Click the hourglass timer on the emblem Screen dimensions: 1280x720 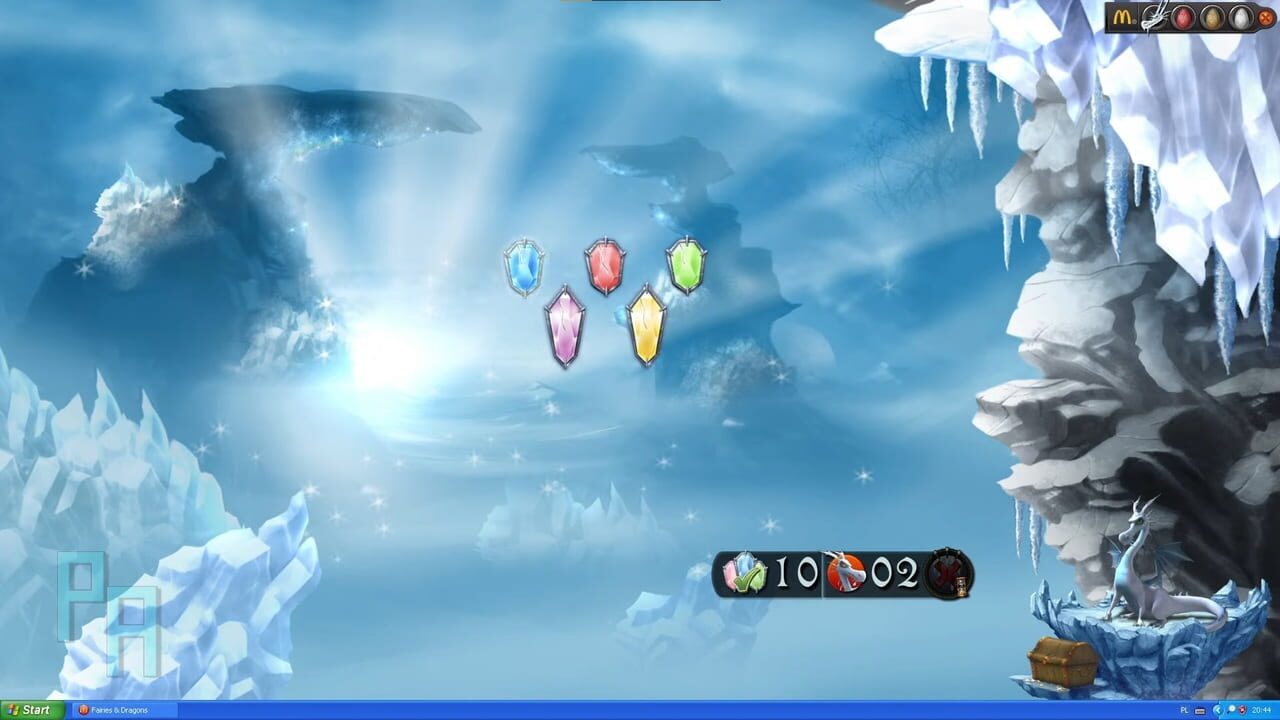[x=962, y=587]
